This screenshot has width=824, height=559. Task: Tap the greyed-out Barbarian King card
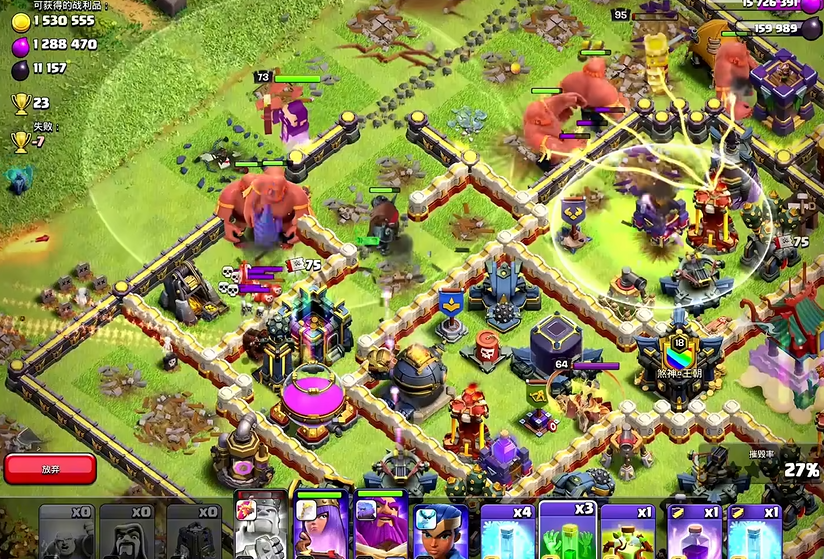coord(260,528)
